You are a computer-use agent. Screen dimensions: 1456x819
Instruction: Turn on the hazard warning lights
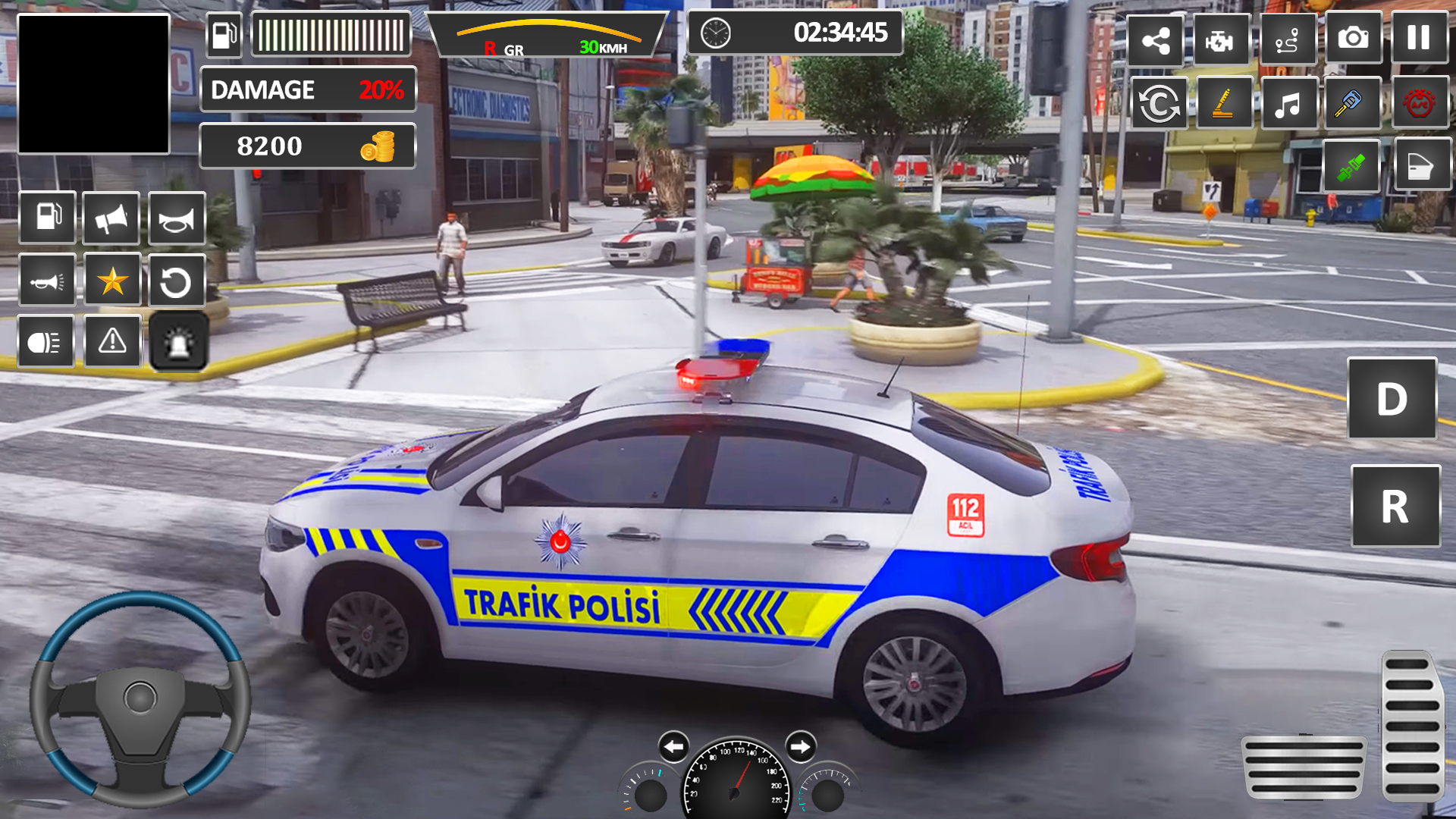coord(112,341)
